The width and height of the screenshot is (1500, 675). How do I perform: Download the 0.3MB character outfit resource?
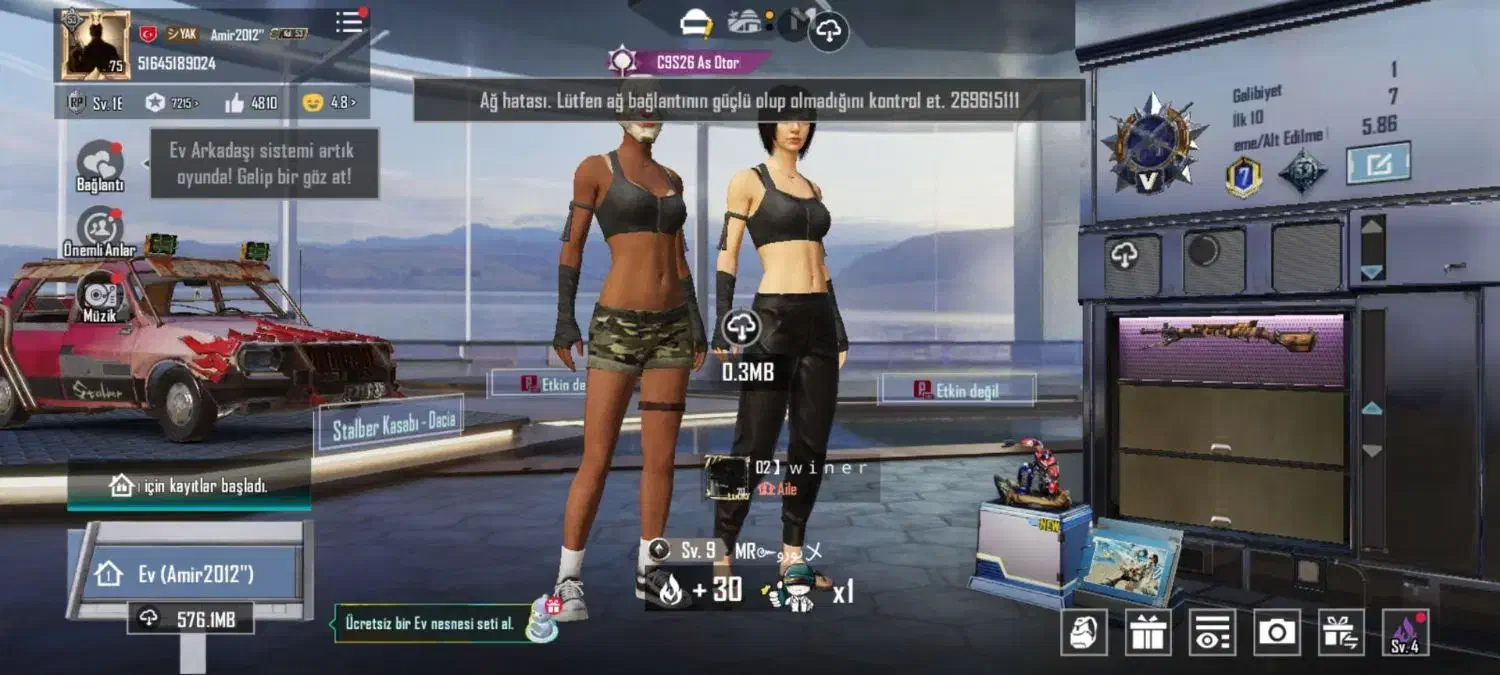741,328
